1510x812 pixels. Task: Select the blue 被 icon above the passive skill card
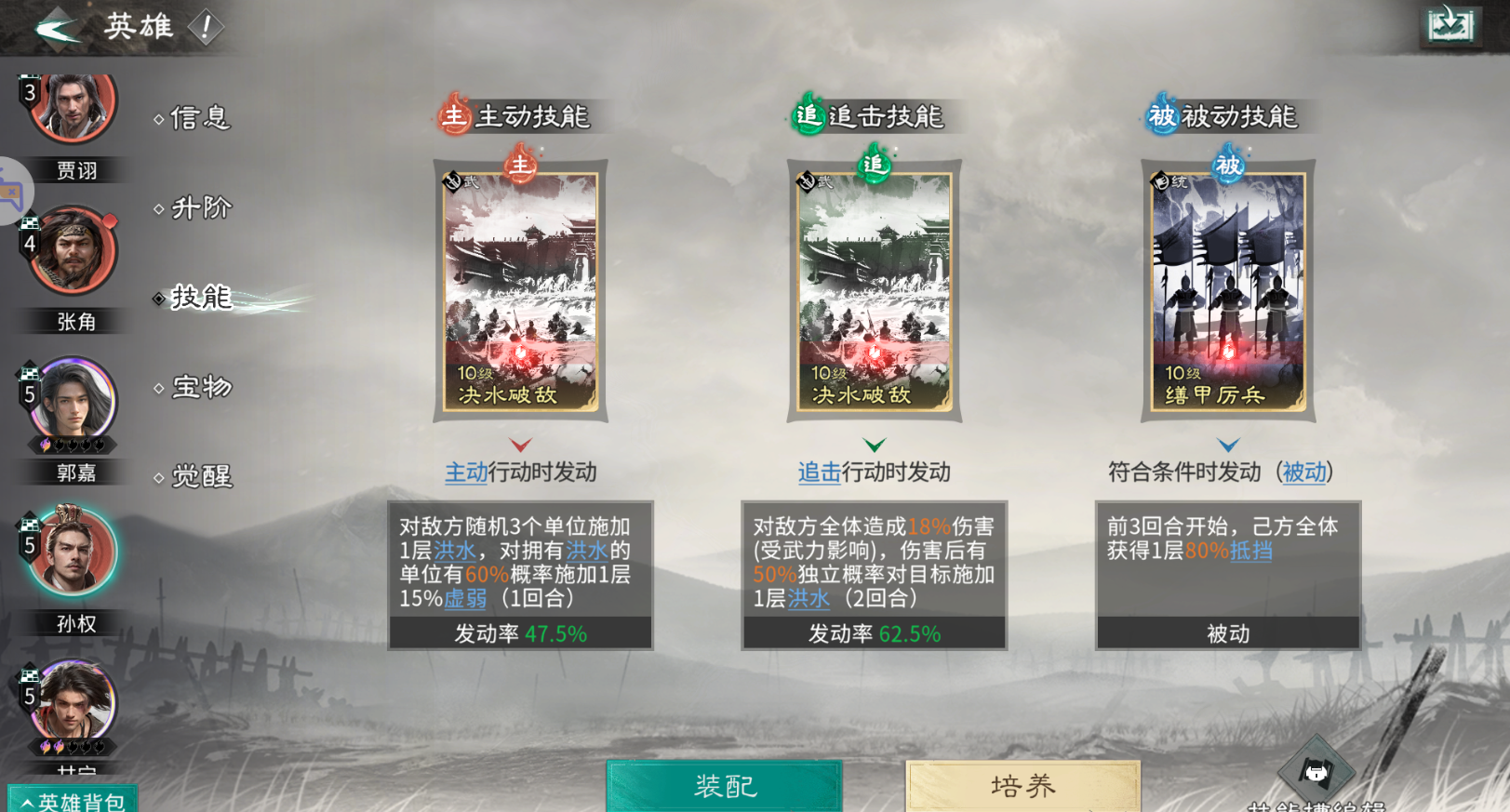(x=1226, y=167)
